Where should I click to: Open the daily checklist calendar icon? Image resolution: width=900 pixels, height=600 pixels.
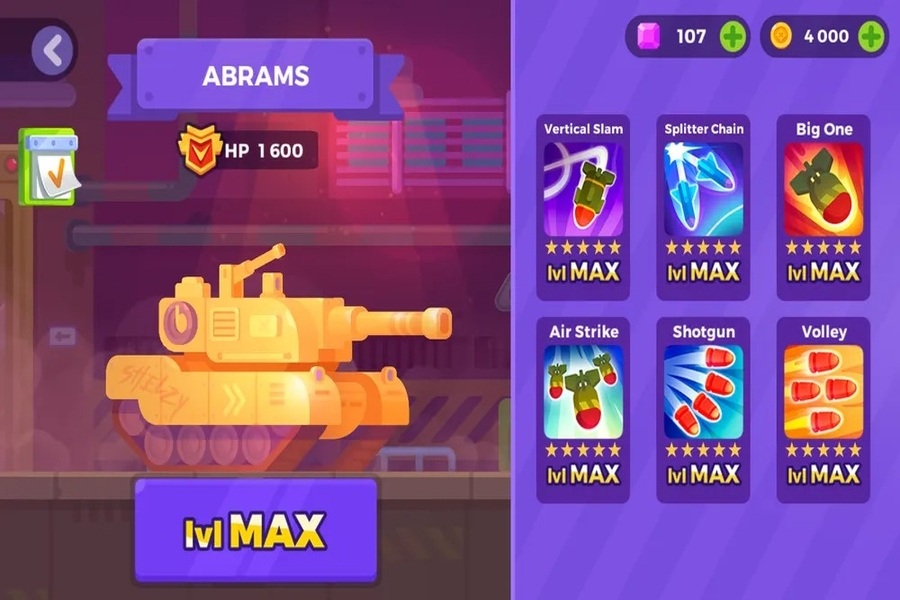coord(47,166)
